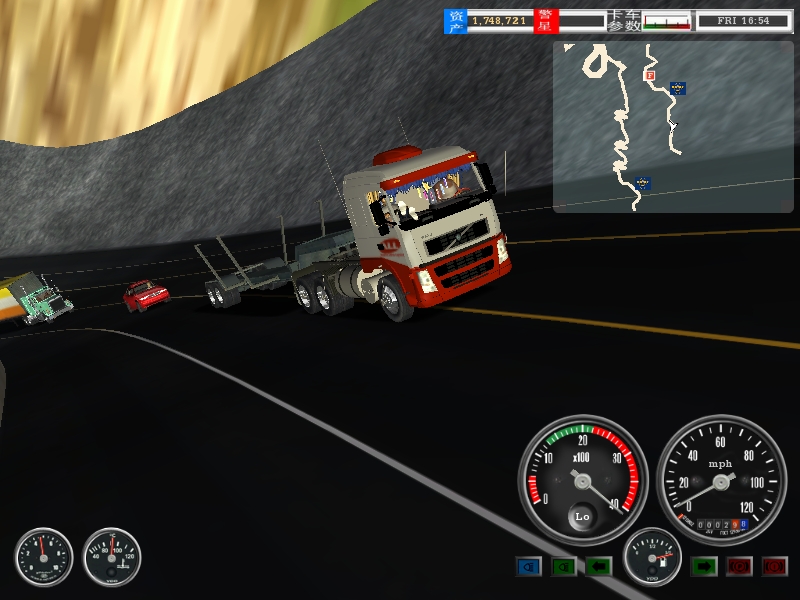Toggle the blue high-beam headlight indicator
Screen dimensions: 800x600
(x=528, y=567)
